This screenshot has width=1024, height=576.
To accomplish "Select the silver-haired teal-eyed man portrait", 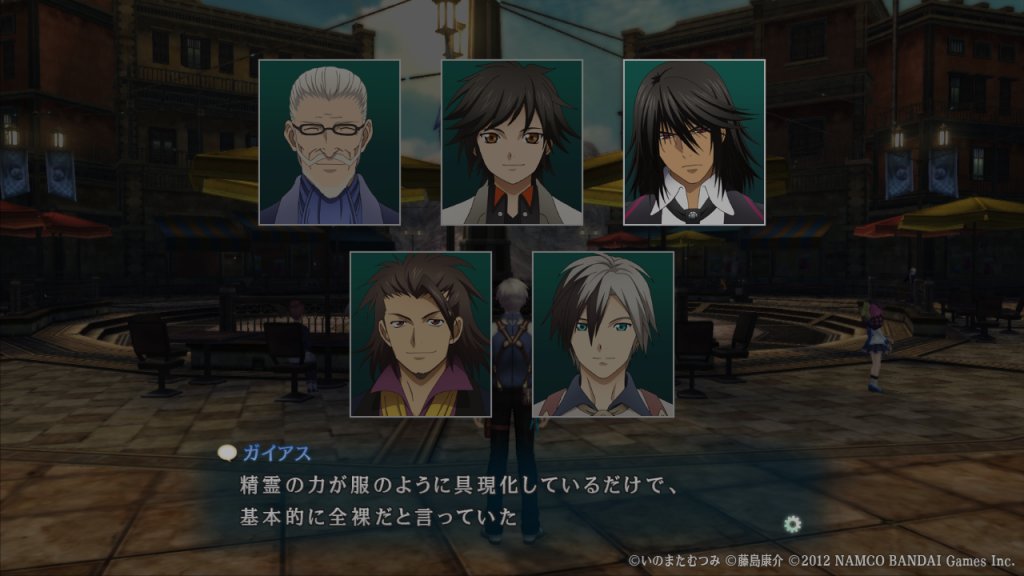I will [603, 334].
